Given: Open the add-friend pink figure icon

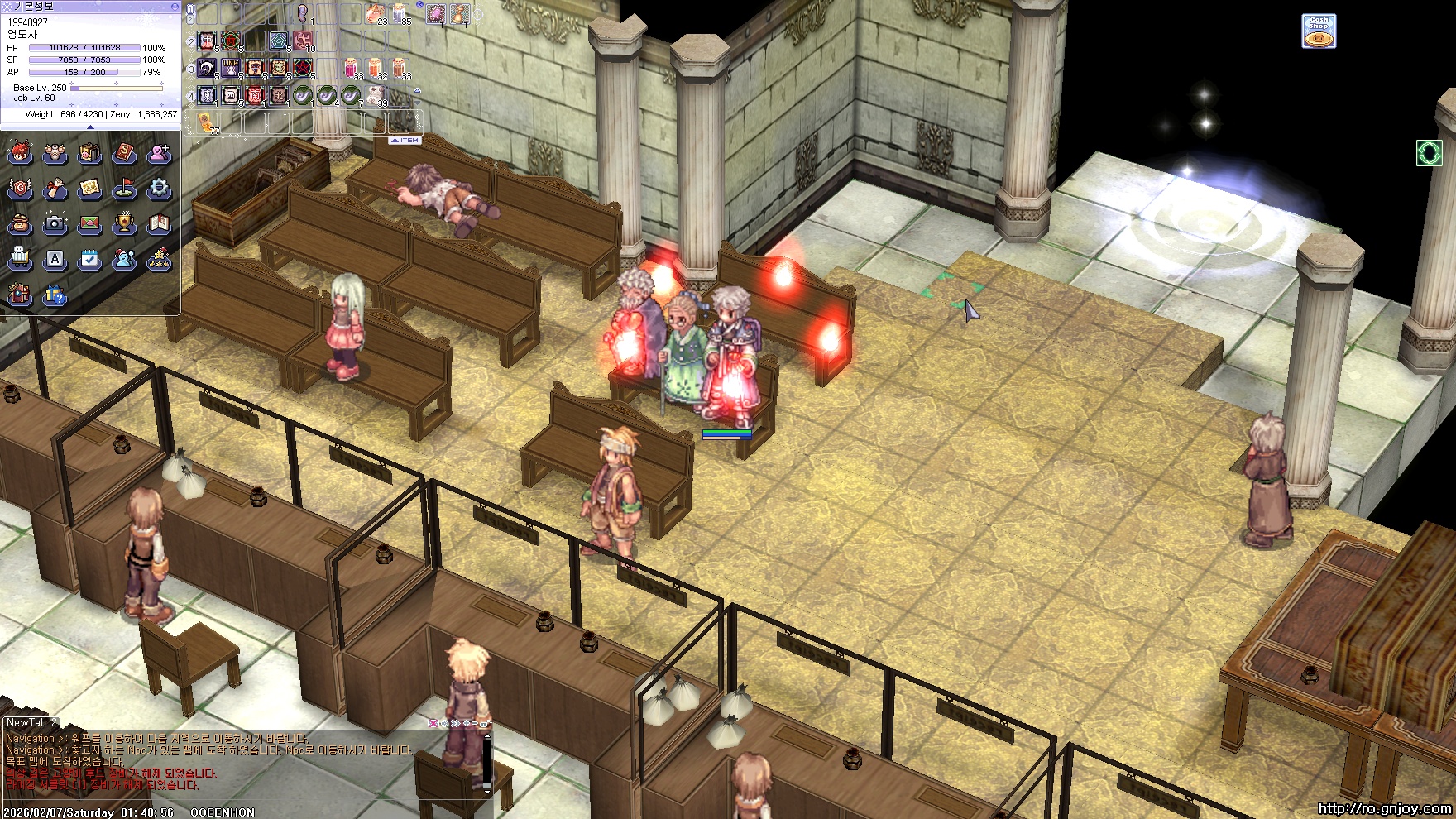Looking at the screenshot, I should coord(159,153).
